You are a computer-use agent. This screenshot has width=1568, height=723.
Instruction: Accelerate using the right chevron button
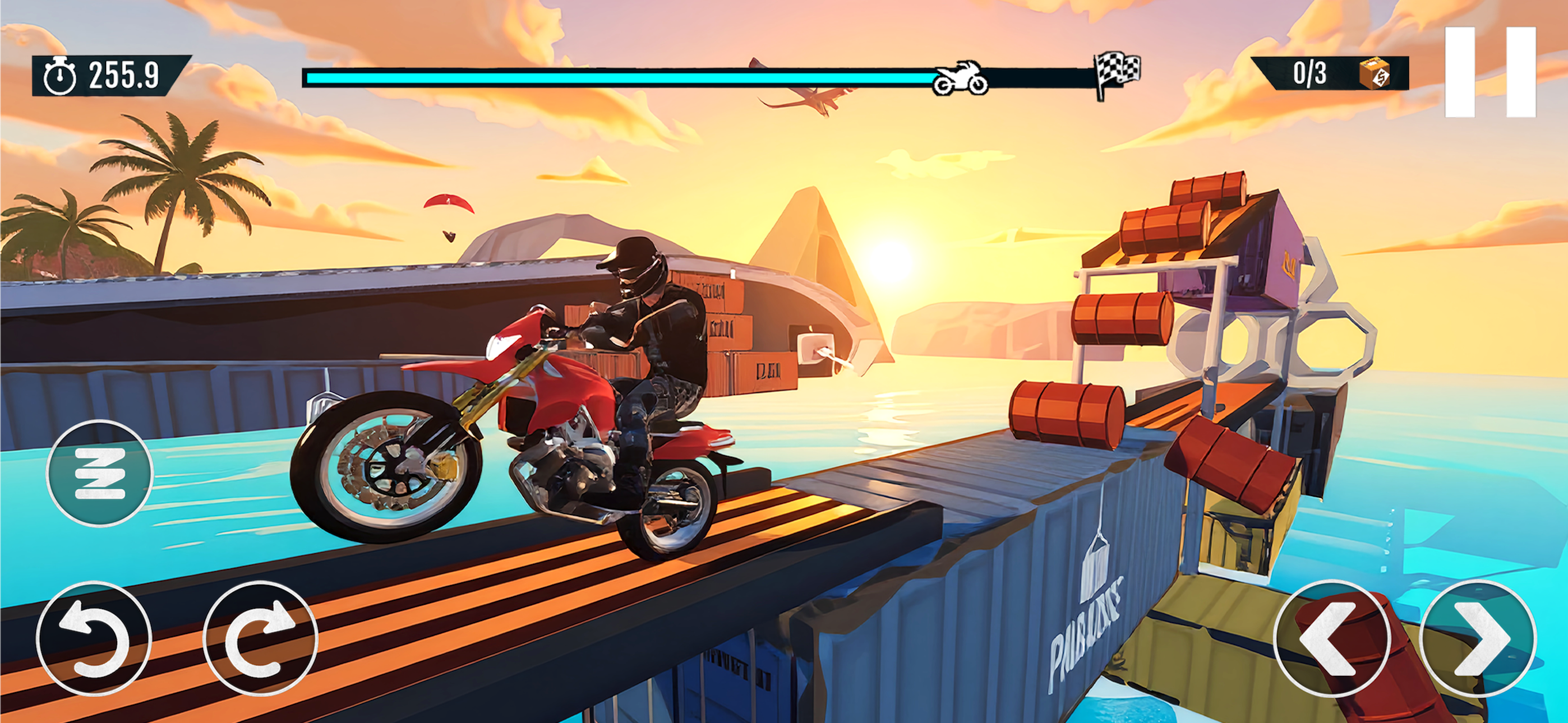click(x=1478, y=638)
